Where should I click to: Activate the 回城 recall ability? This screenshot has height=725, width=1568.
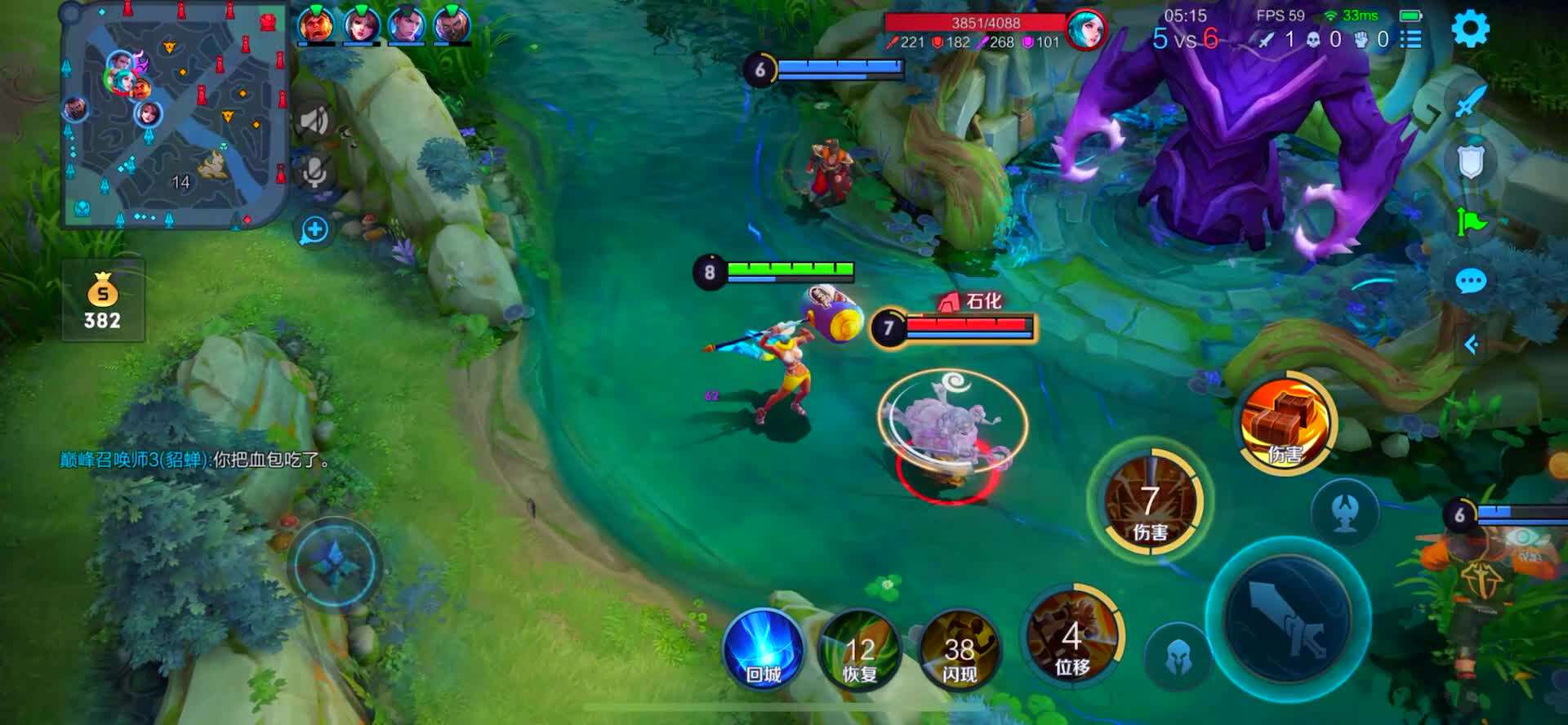click(764, 651)
